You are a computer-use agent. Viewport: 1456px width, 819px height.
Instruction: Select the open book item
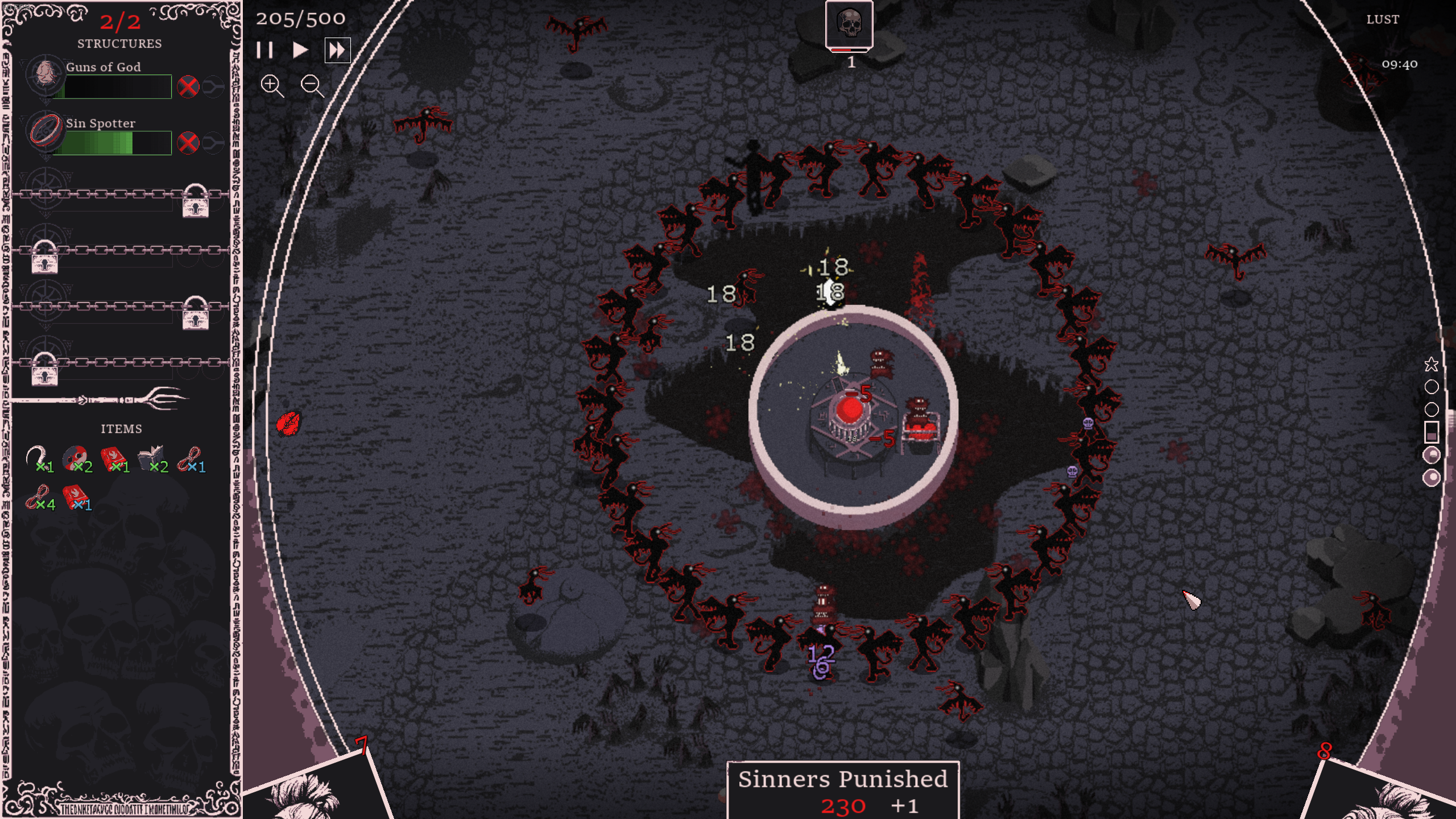tap(150, 458)
